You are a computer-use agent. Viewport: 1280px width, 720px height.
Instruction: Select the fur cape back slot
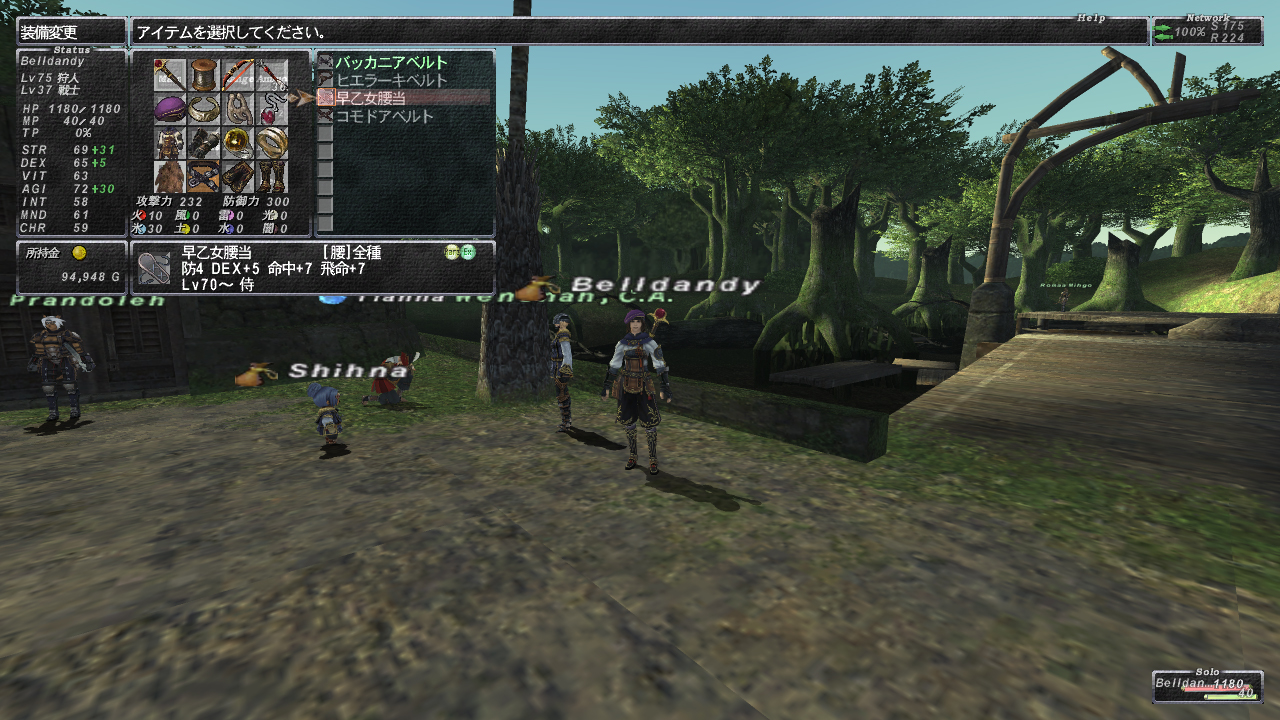click(170, 176)
